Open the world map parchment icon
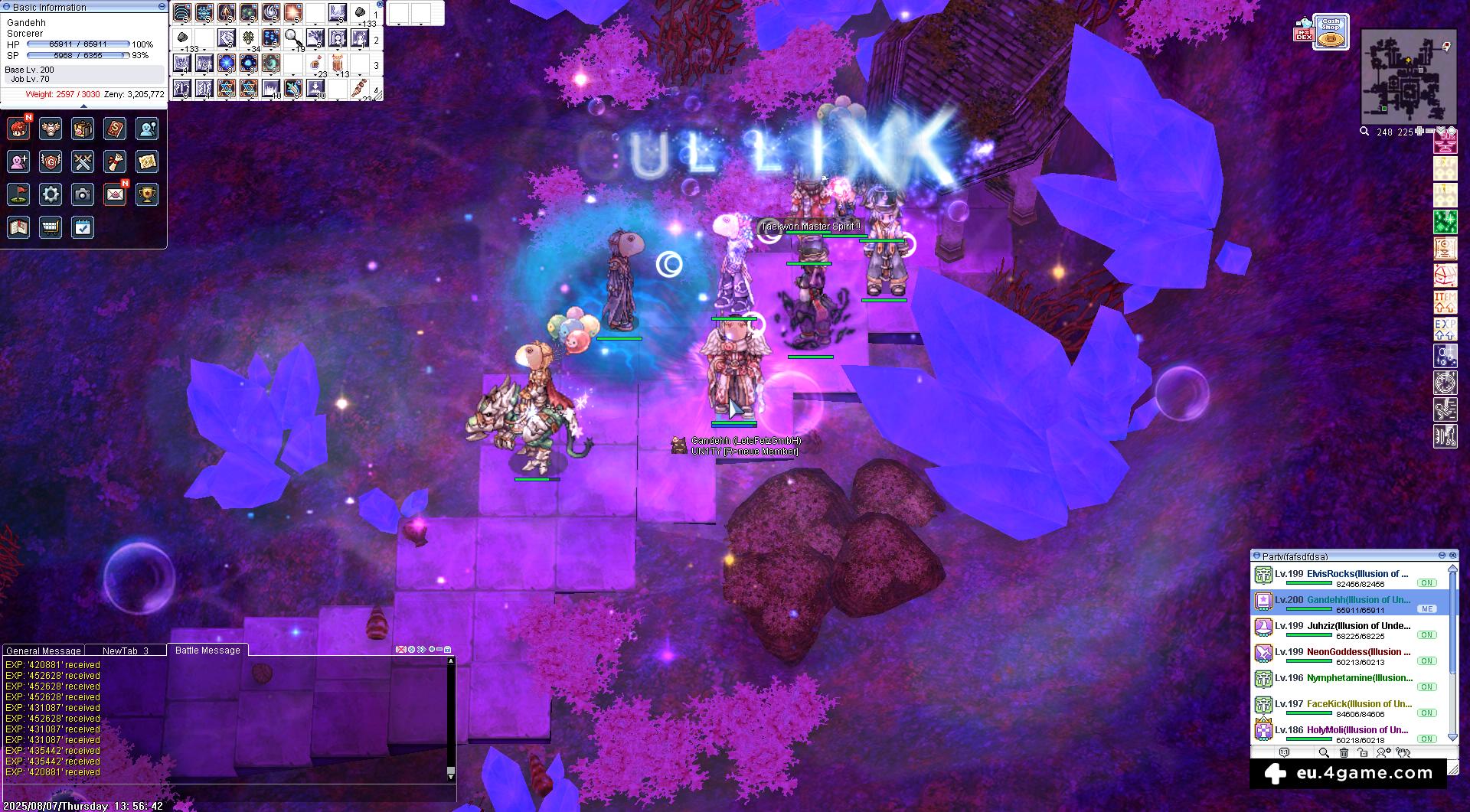This screenshot has height=812, width=1470. 147,161
